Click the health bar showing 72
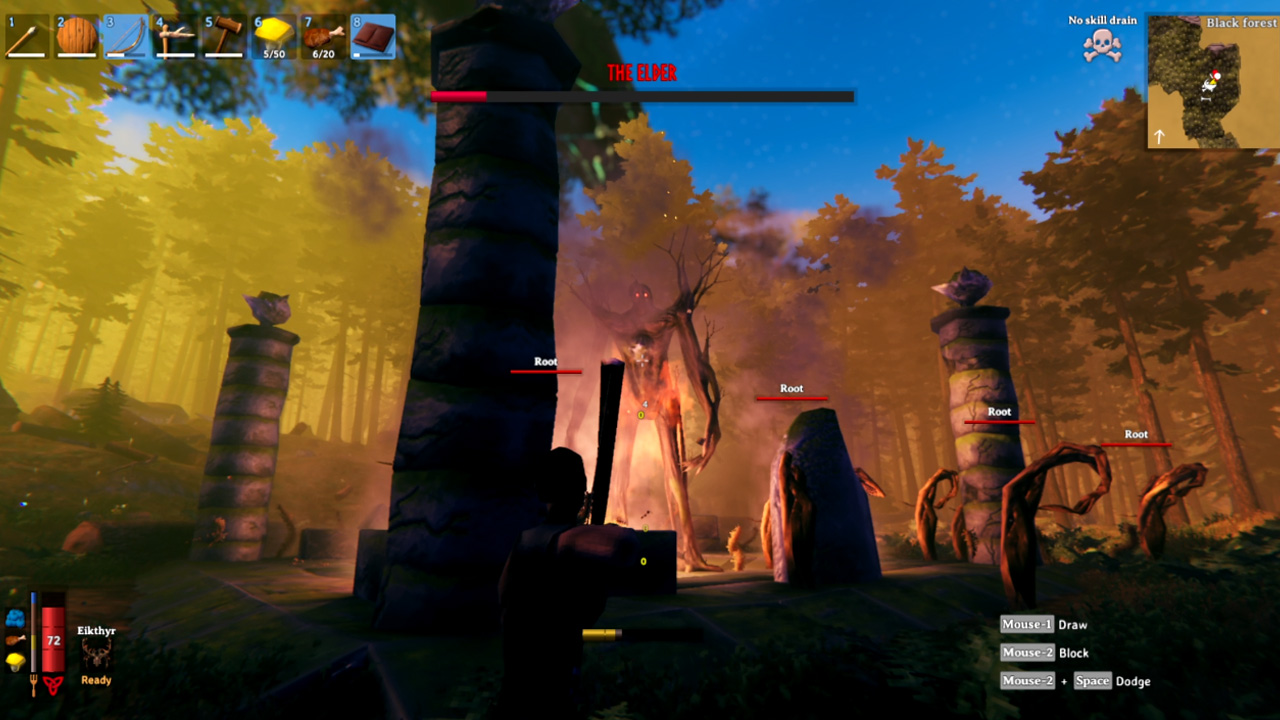 (52, 639)
